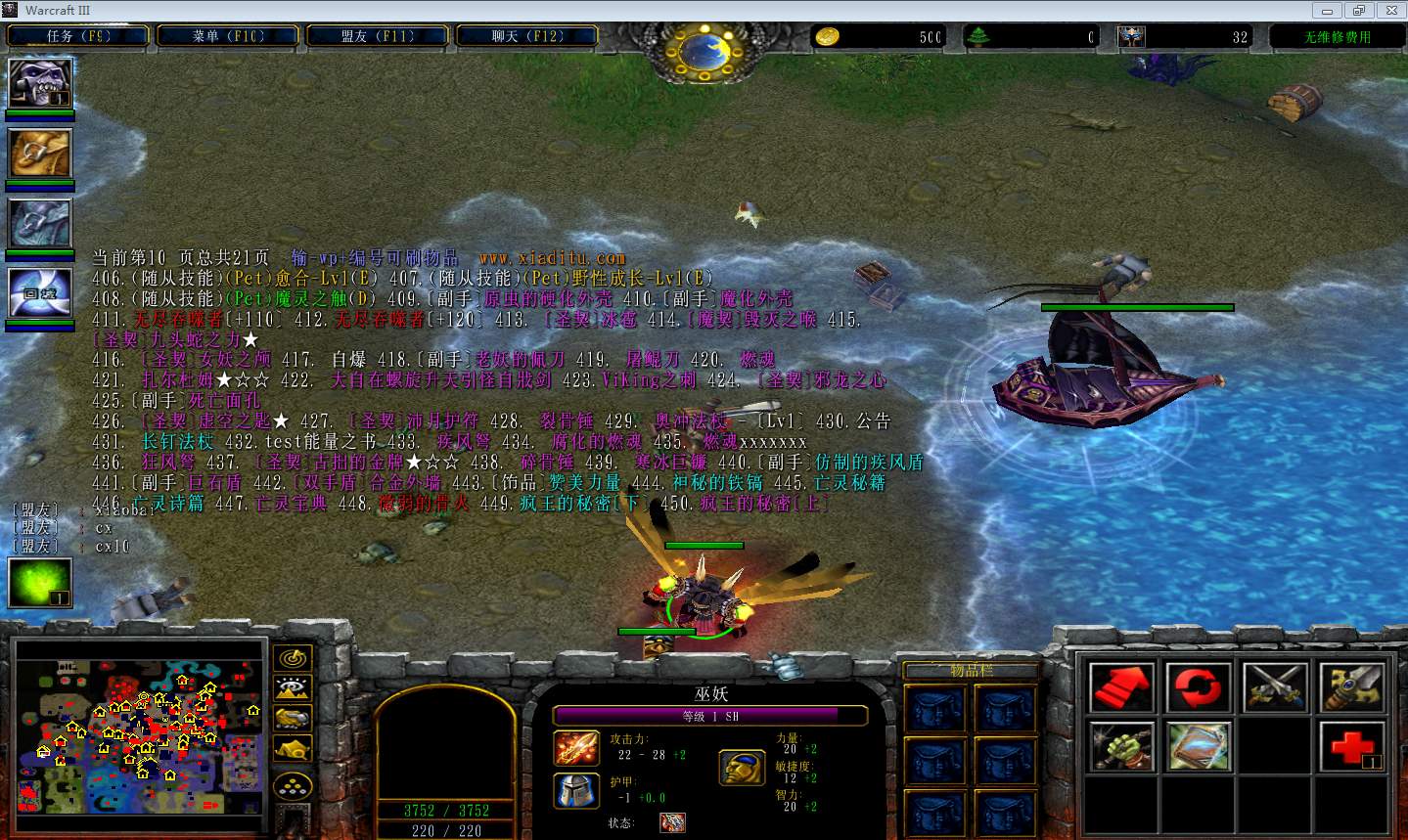The image size is (1408, 840).
Task: Click the green glowing orb icon
Action: click(40, 582)
